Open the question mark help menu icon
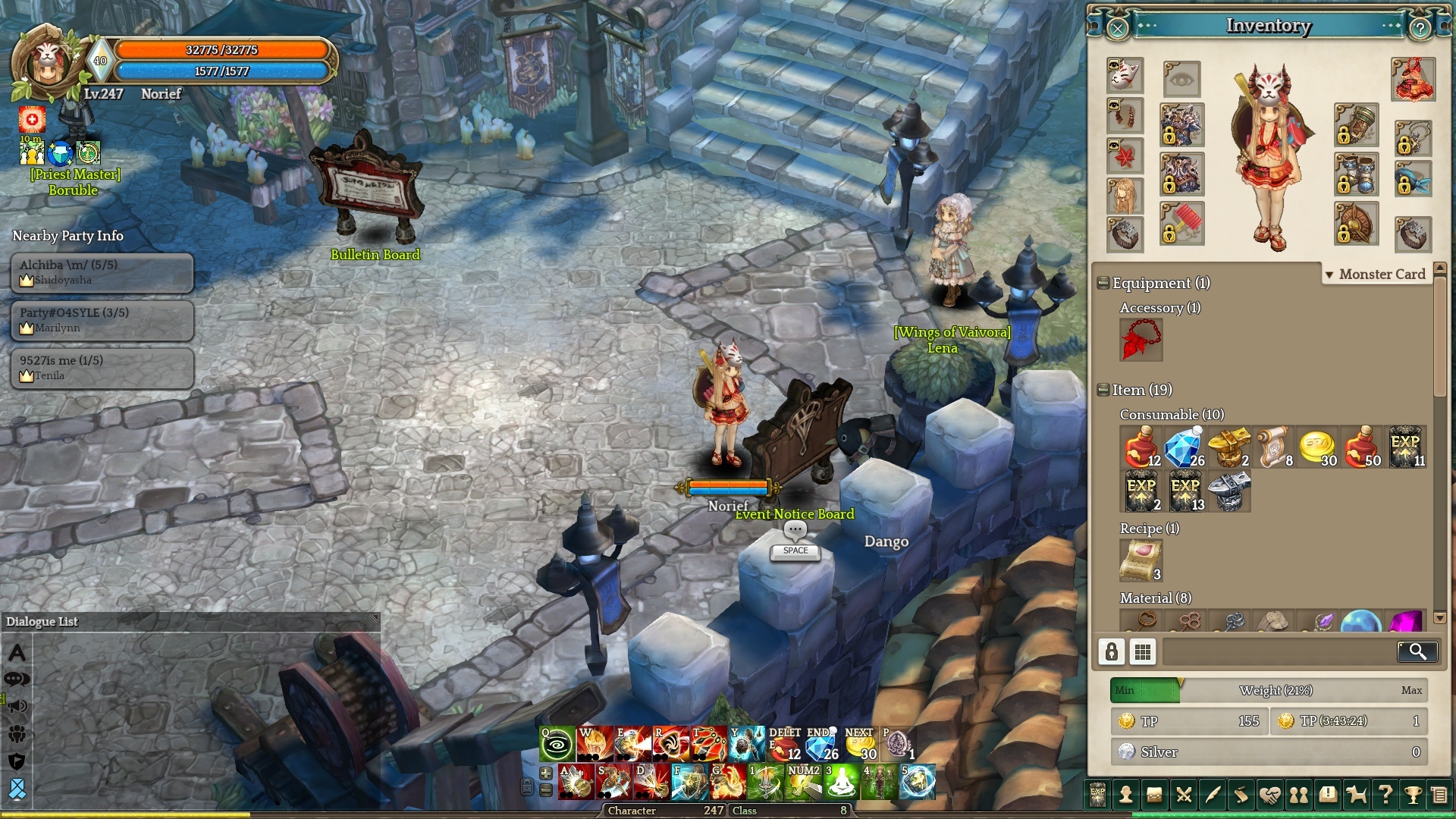Screen dimensions: 1456x819 1385,795
